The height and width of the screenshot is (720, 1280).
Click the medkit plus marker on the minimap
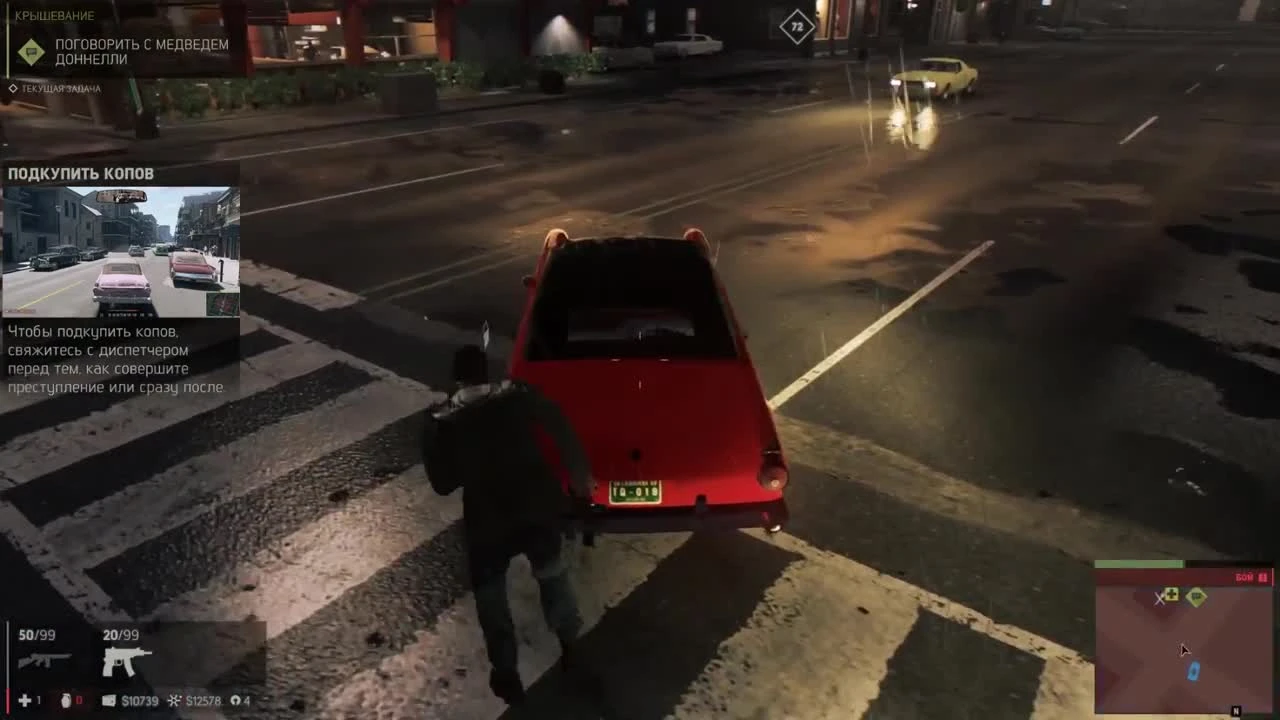click(1171, 594)
